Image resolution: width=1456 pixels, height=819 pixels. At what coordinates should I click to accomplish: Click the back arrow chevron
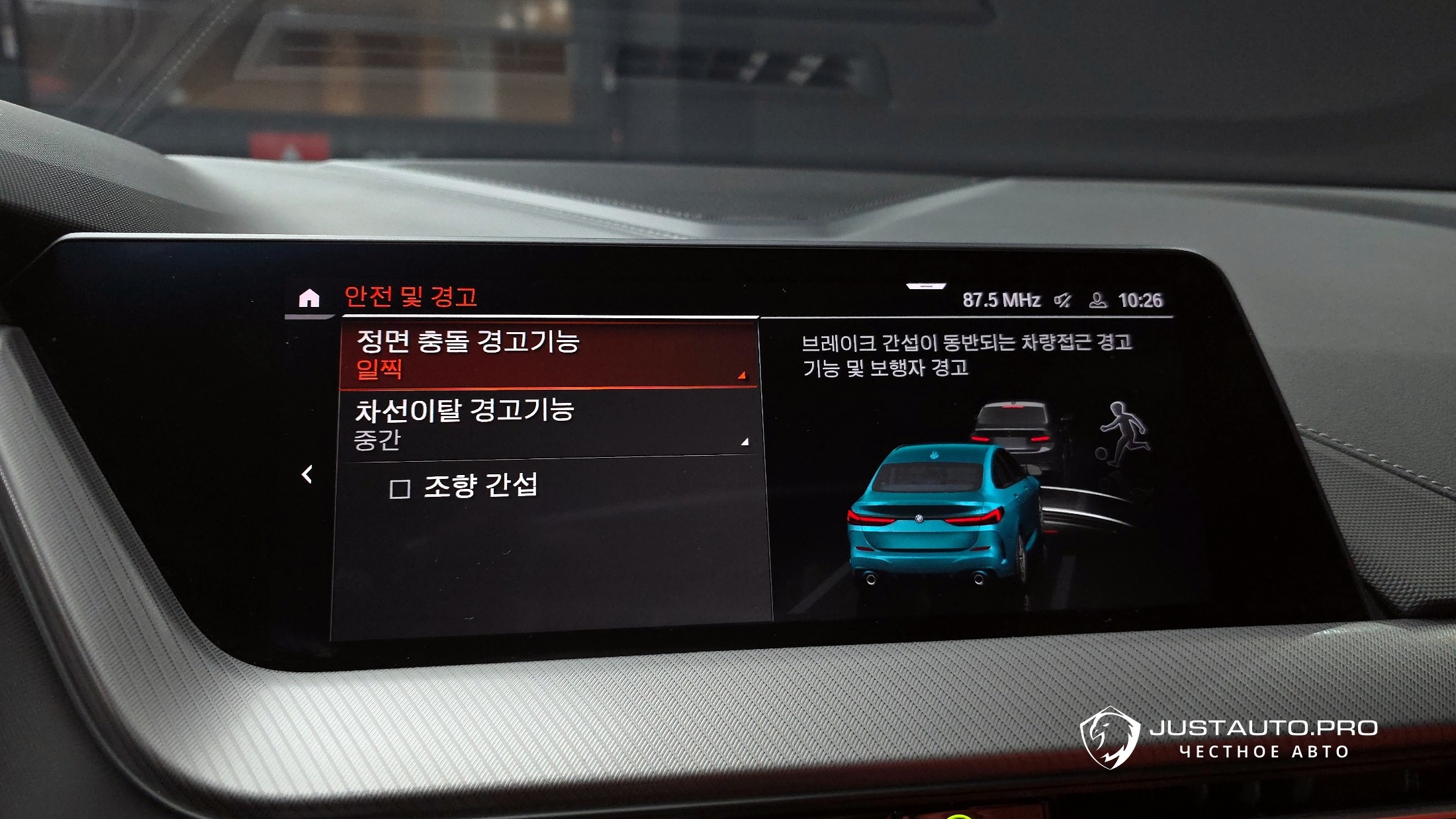click(x=307, y=474)
